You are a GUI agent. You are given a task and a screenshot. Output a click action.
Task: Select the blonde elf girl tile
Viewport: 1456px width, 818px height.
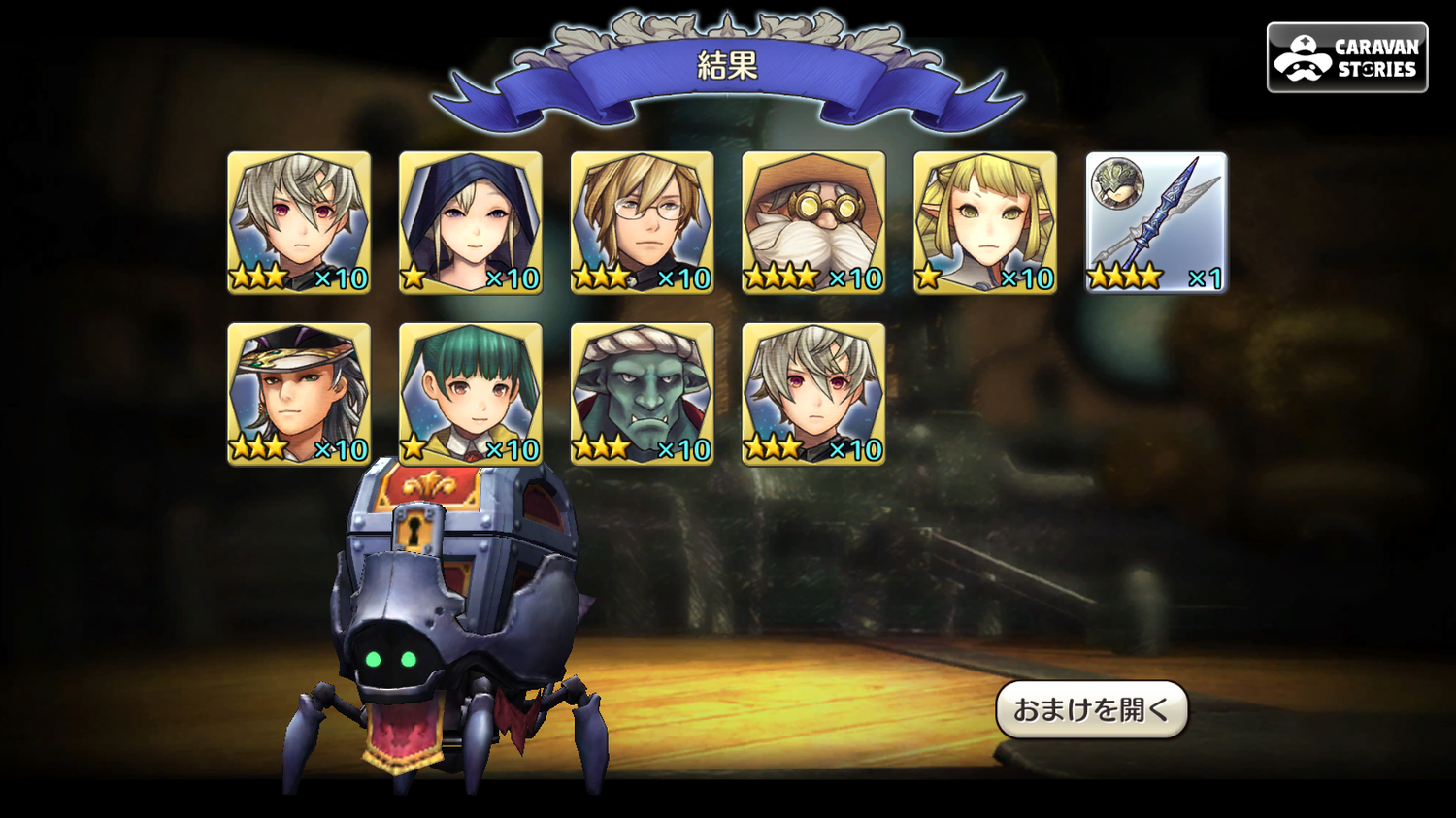click(985, 222)
